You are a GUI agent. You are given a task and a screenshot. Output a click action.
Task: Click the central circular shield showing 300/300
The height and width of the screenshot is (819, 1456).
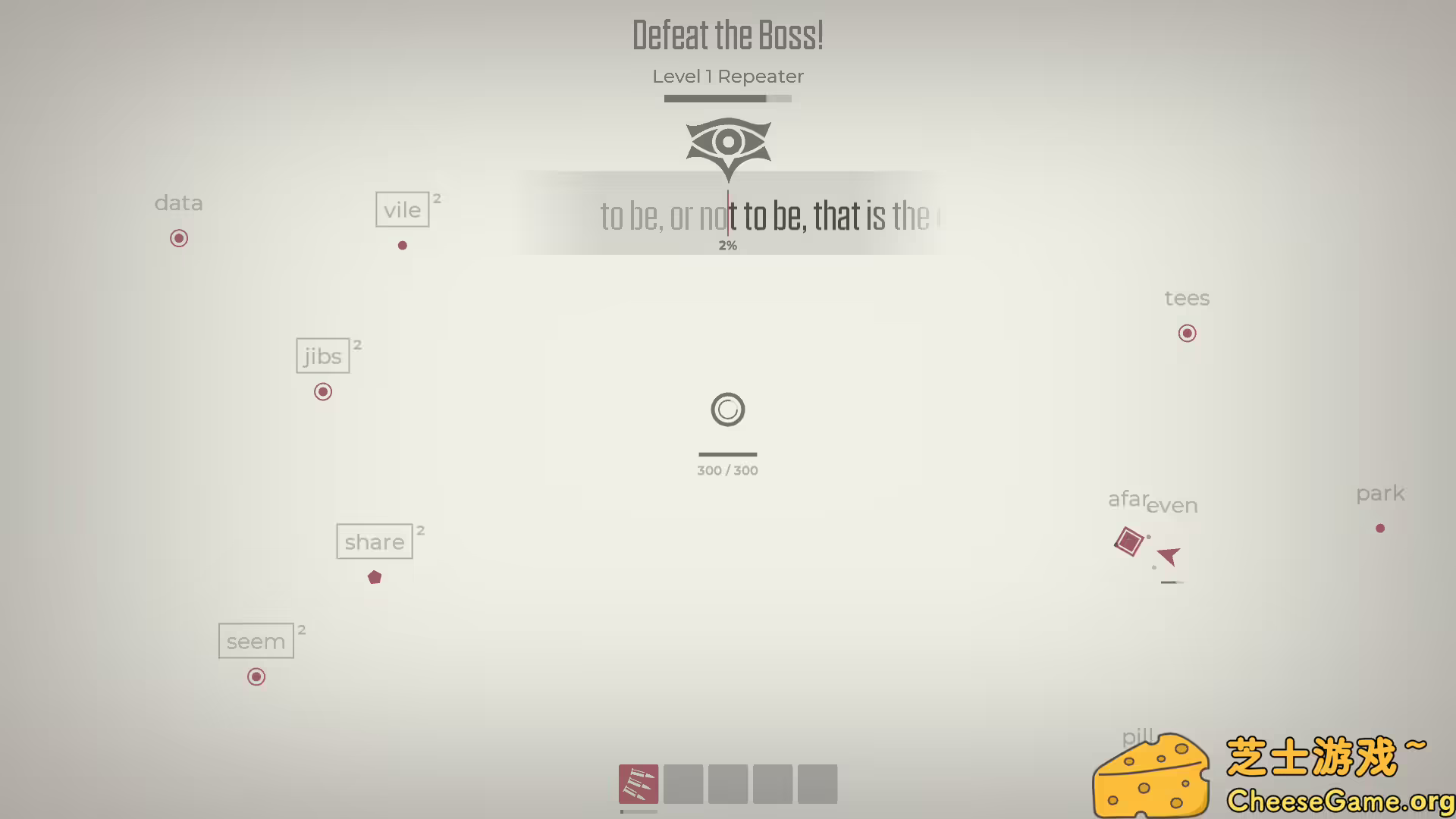point(727,409)
